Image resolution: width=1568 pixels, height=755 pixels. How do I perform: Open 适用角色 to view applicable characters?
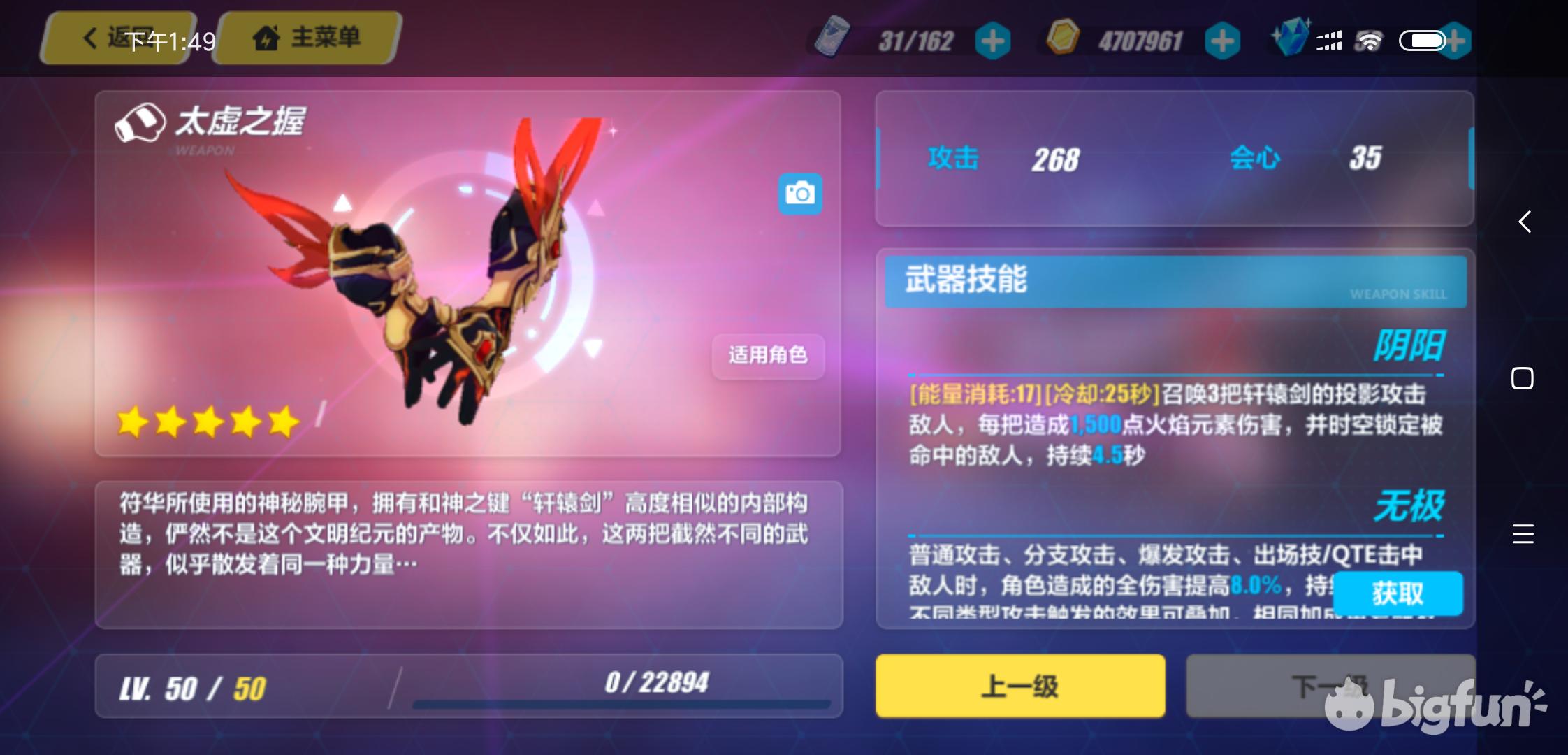pyautogui.click(x=767, y=357)
